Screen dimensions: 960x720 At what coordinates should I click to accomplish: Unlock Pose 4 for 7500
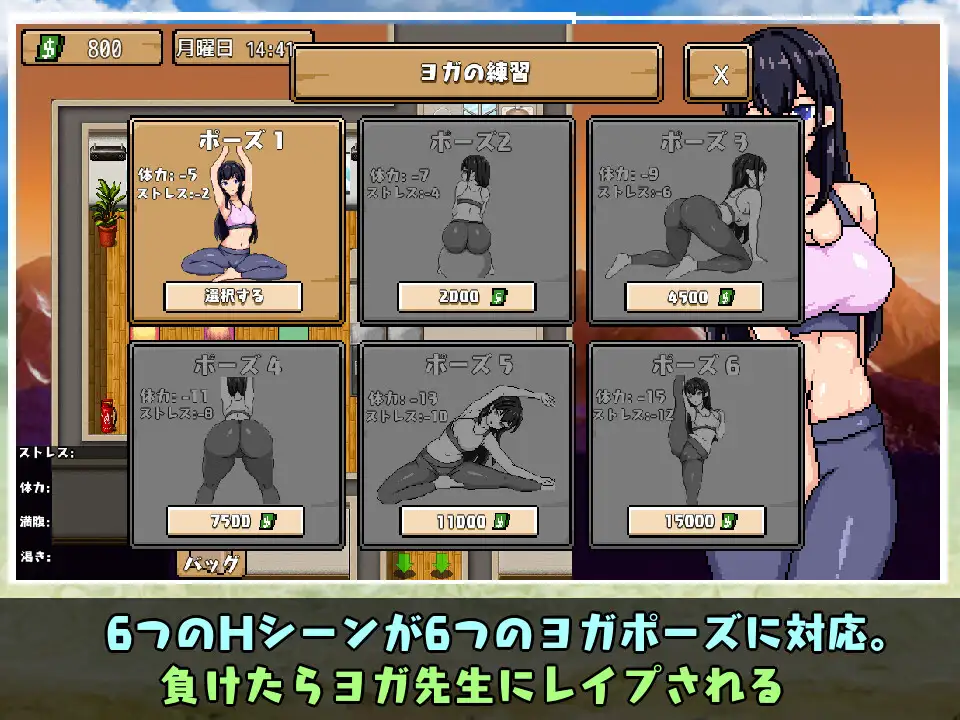pos(235,521)
